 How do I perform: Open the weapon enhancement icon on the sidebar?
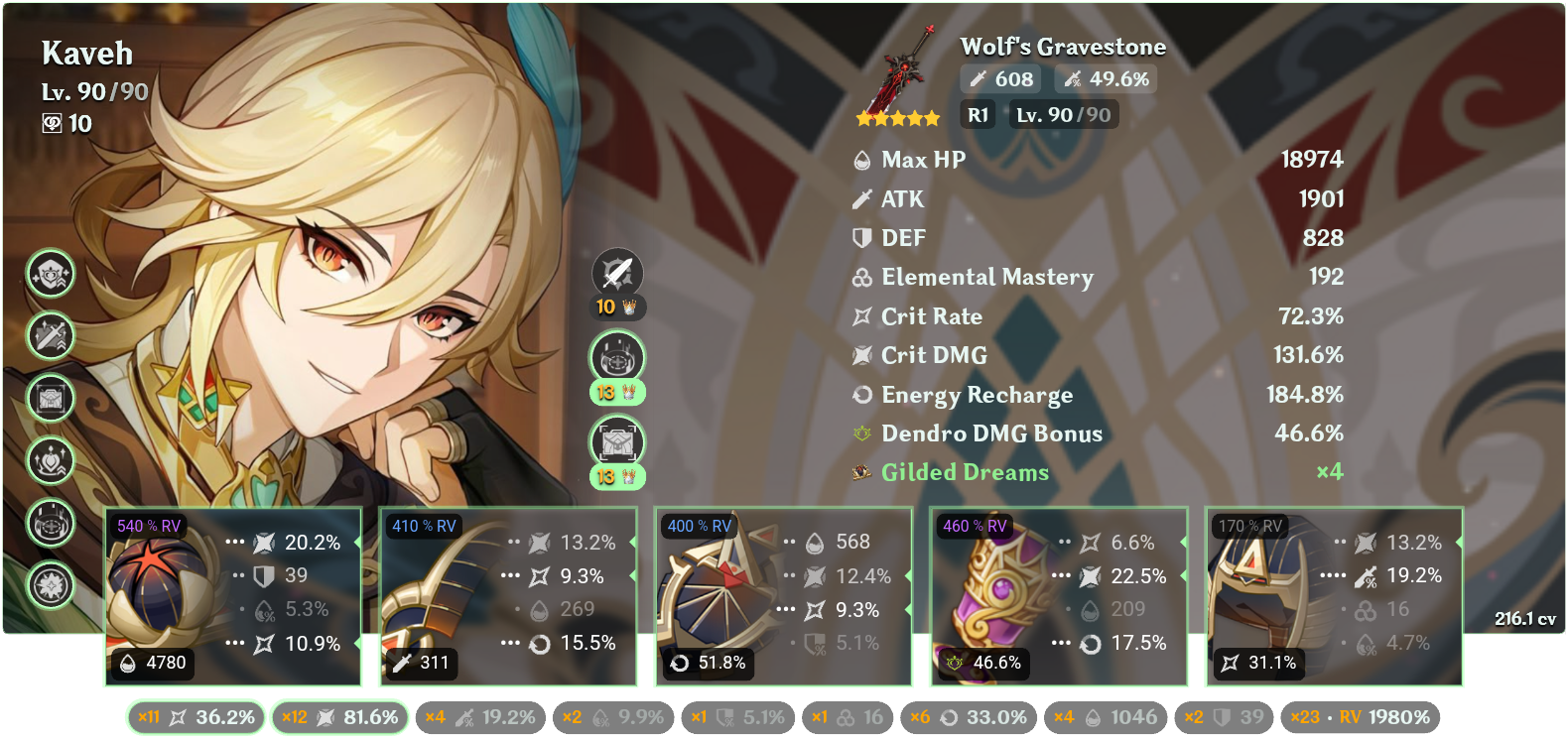(x=50, y=336)
